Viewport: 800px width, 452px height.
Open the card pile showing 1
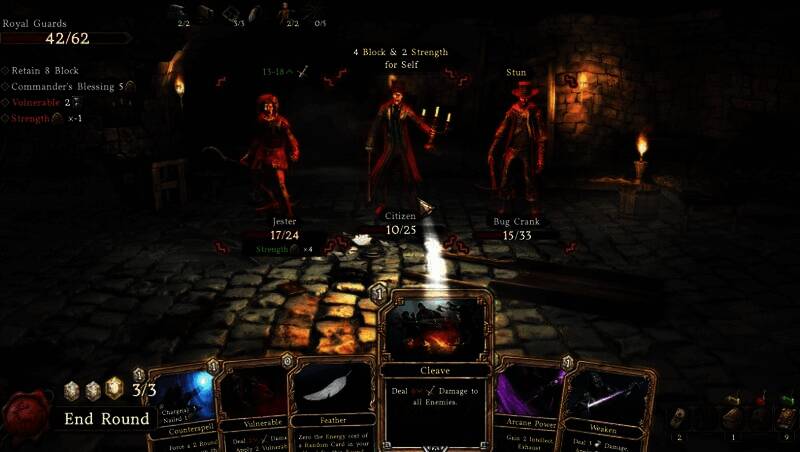735,418
